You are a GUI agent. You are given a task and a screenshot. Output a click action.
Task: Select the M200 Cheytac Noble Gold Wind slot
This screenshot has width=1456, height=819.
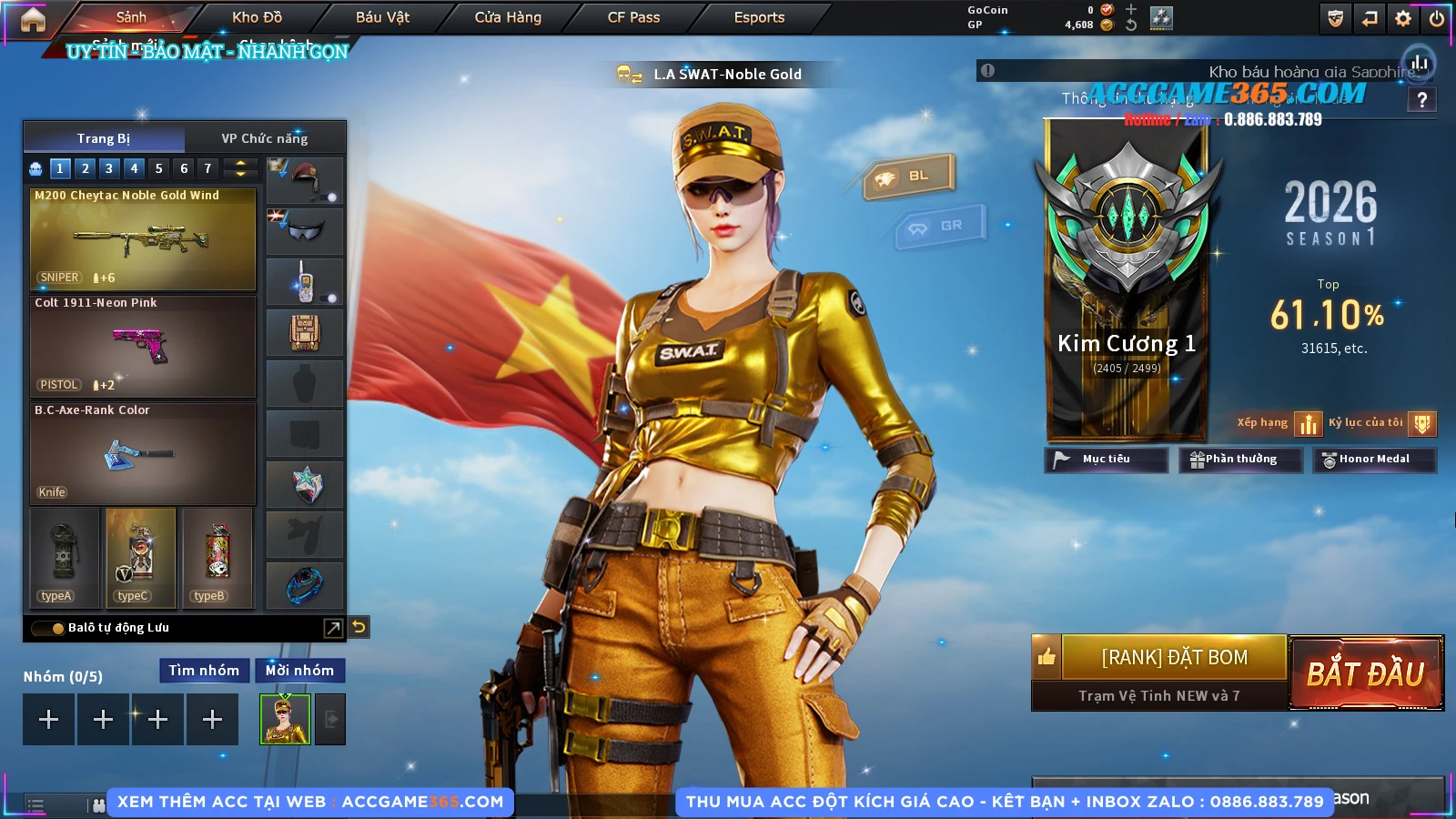click(x=143, y=239)
